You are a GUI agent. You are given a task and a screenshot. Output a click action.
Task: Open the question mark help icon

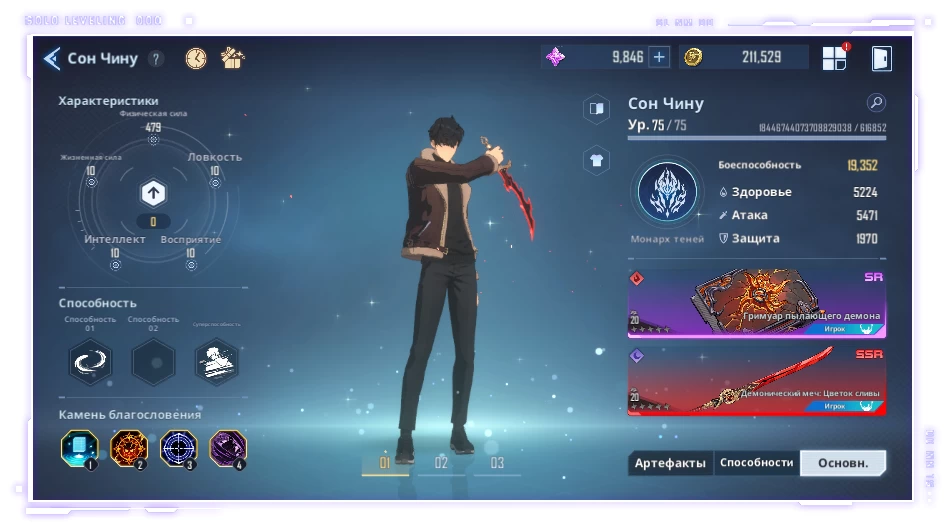[x=156, y=59]
